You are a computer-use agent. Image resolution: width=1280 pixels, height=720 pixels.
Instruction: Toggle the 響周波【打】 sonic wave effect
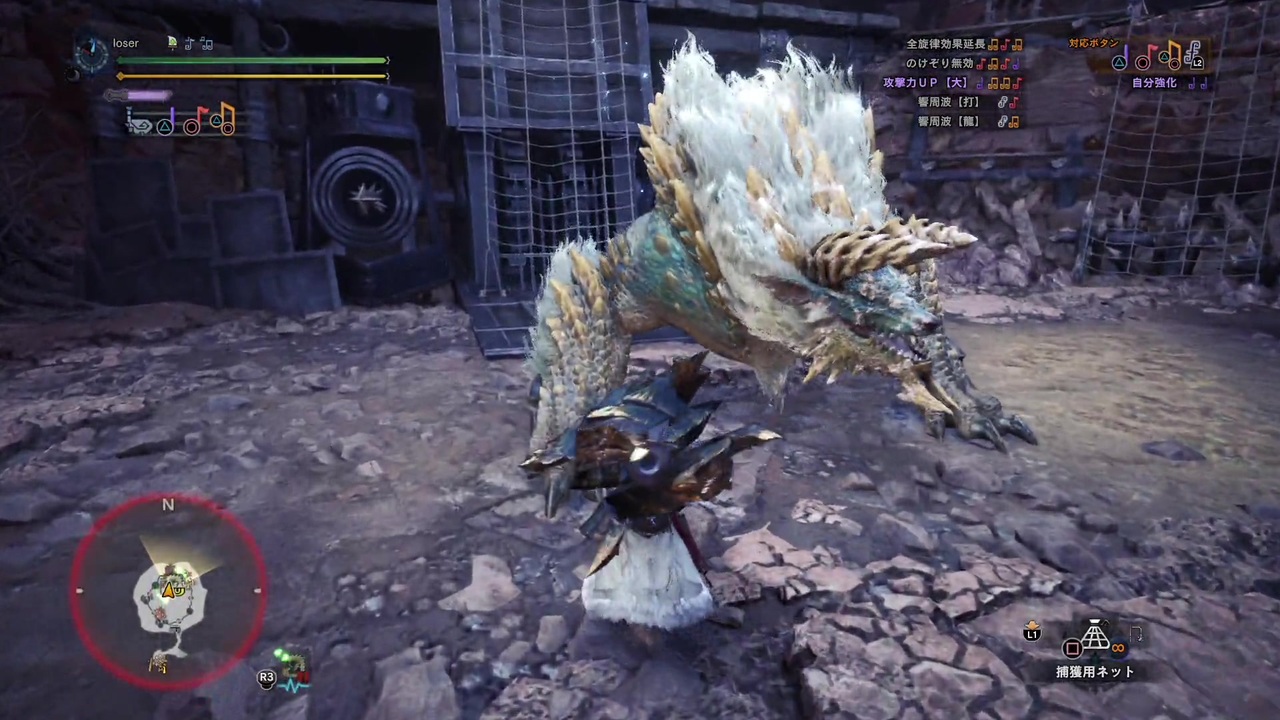[948, 102]
